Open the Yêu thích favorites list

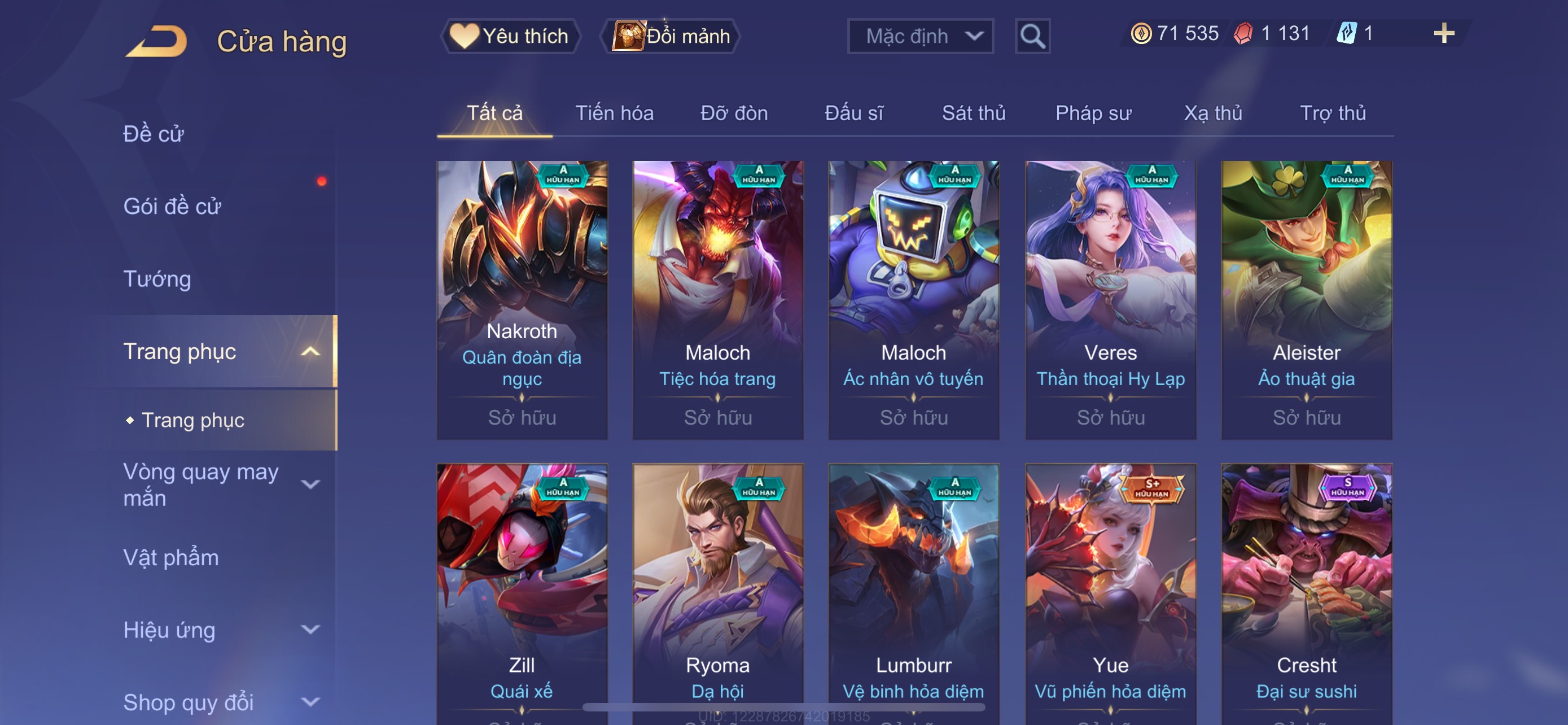(x=510, y=37)
